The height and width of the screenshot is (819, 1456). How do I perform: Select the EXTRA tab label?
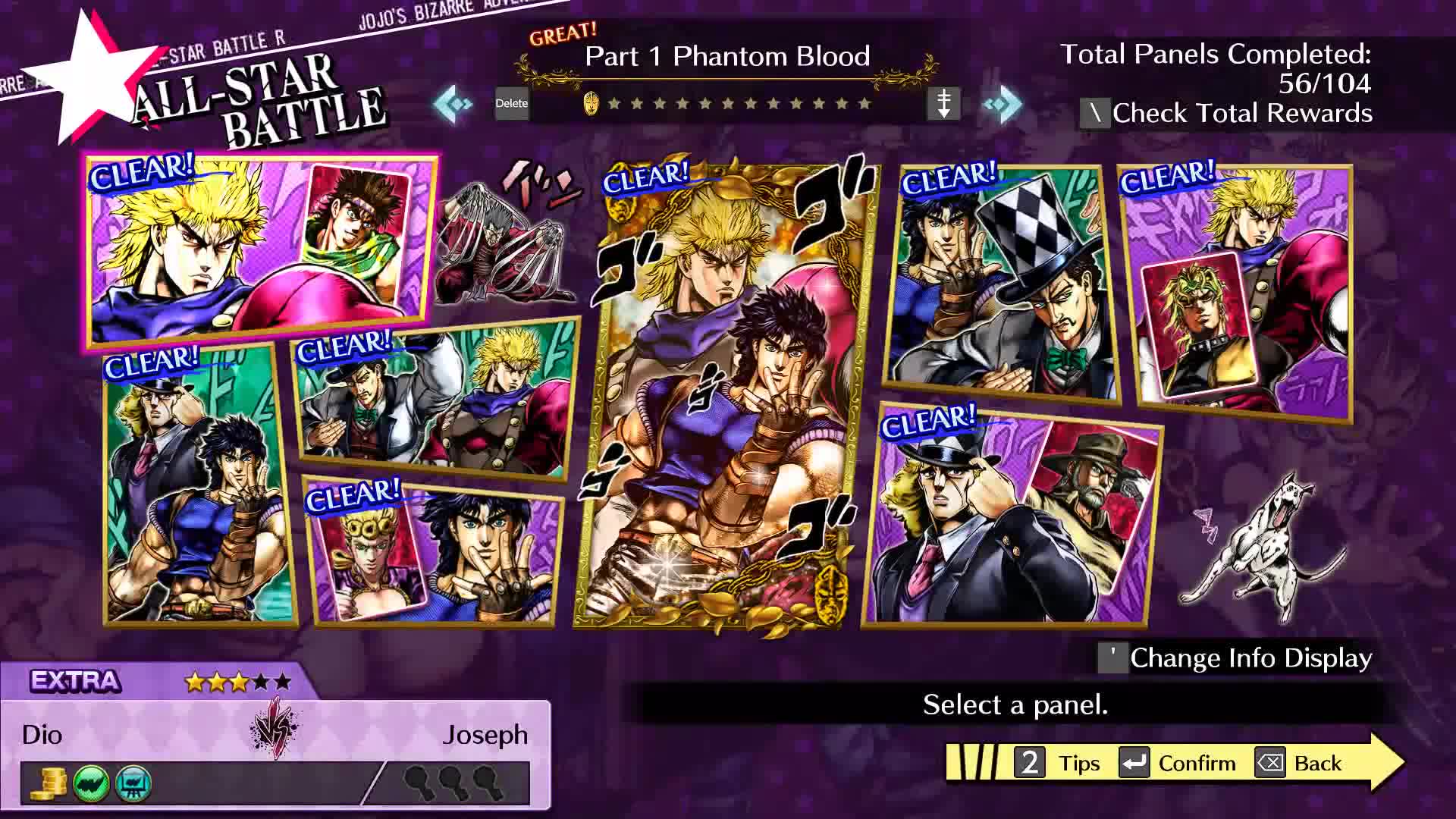[x=74, y=681]
